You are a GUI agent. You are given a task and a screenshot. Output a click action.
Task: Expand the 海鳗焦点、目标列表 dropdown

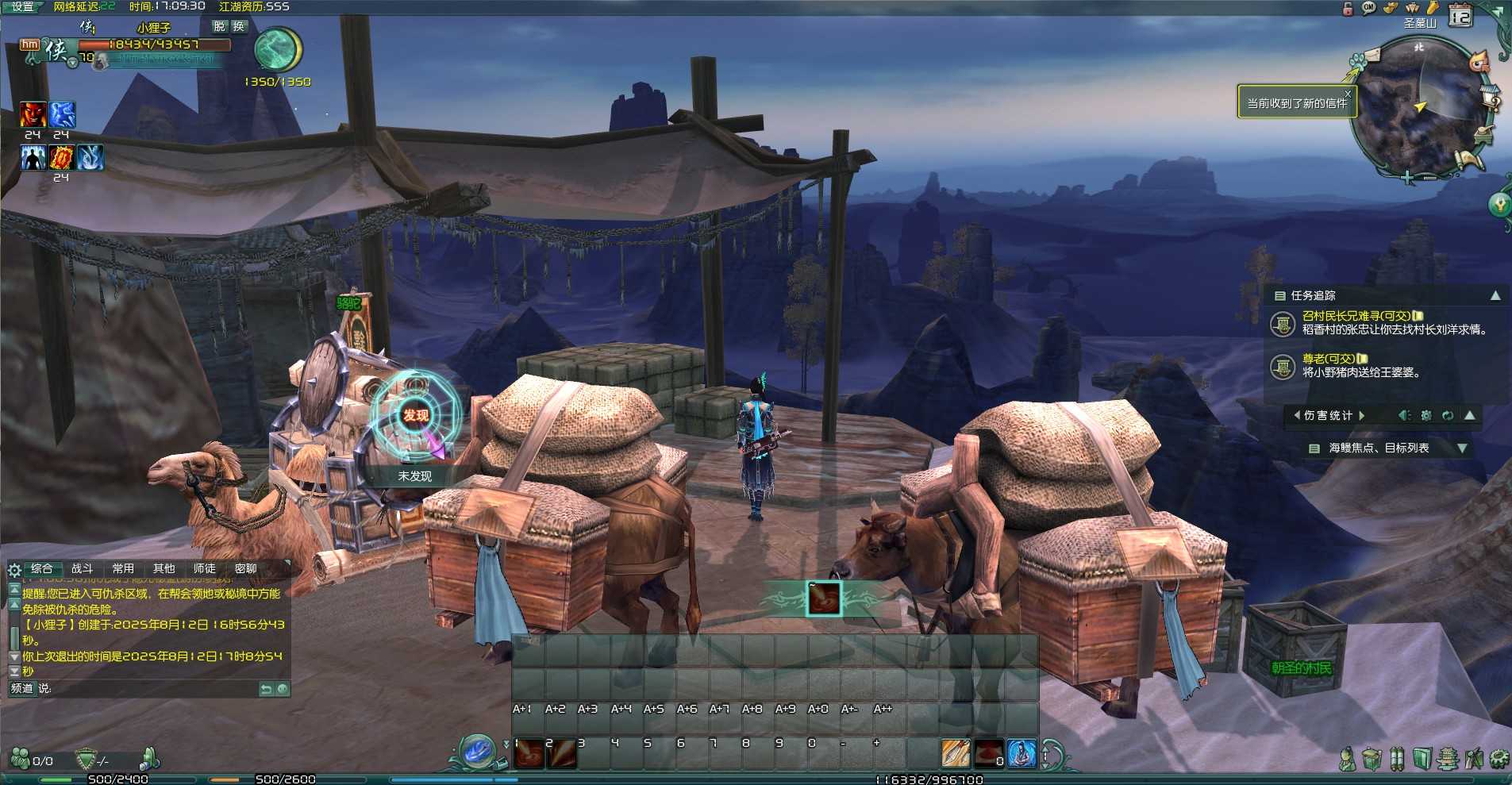click(1462, 448)
